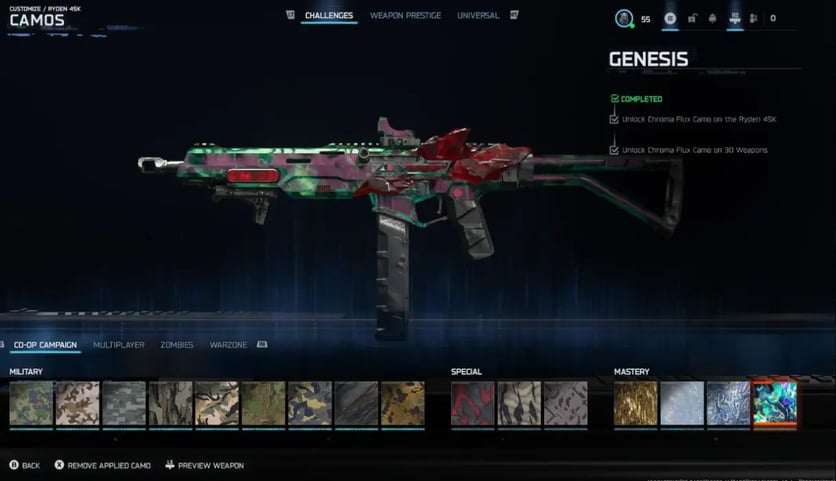Image resolution: width=836 pixels, height=481 pixels.
Task: Click Remove Applied Camo
Action: point(103,466)
